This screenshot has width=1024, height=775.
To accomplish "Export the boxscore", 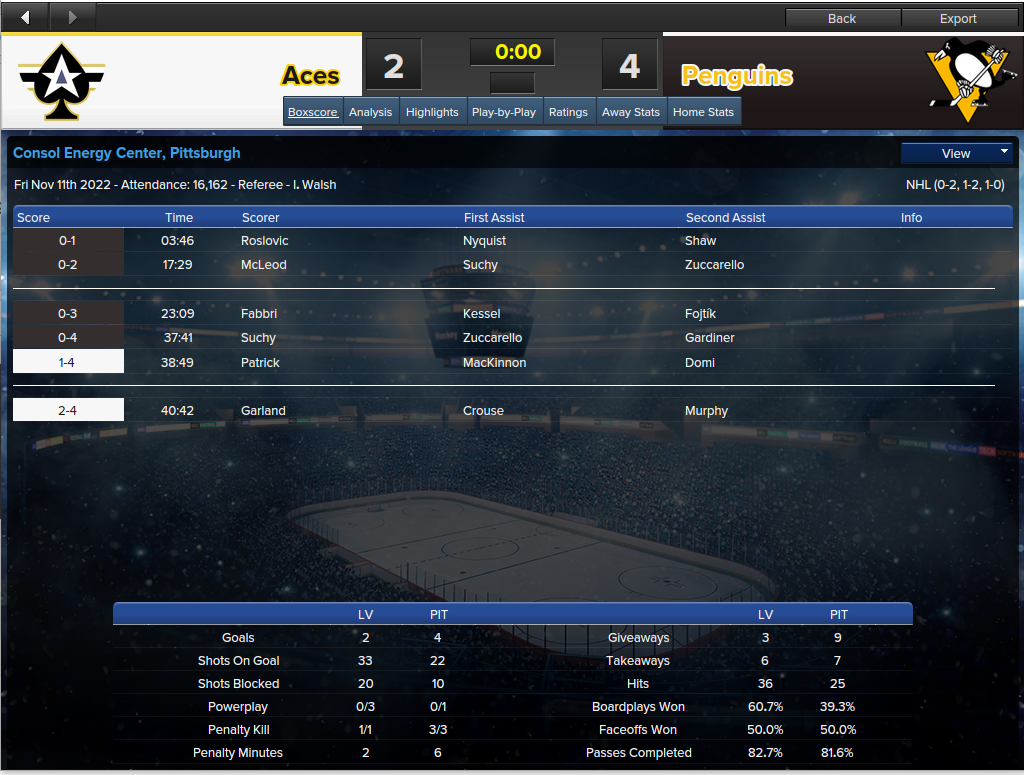I will pyautogui.click(x=958, y=18).
